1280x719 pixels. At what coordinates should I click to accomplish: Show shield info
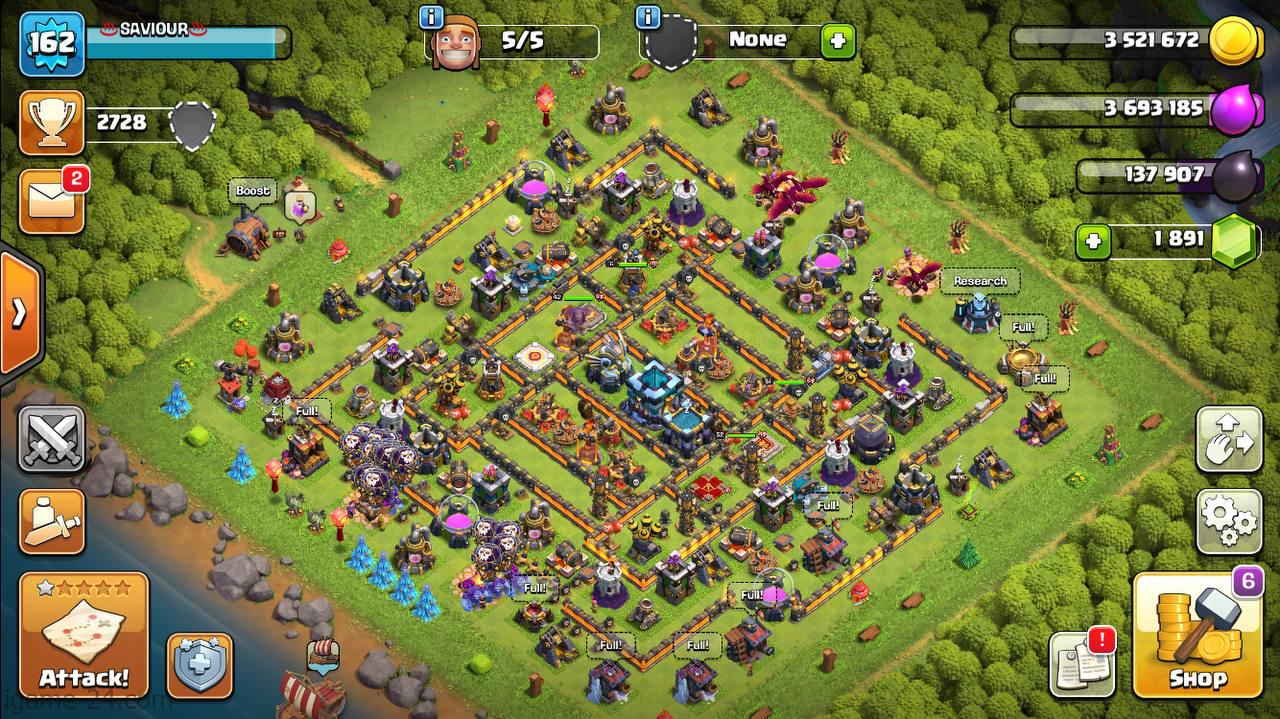pos(648,17)
